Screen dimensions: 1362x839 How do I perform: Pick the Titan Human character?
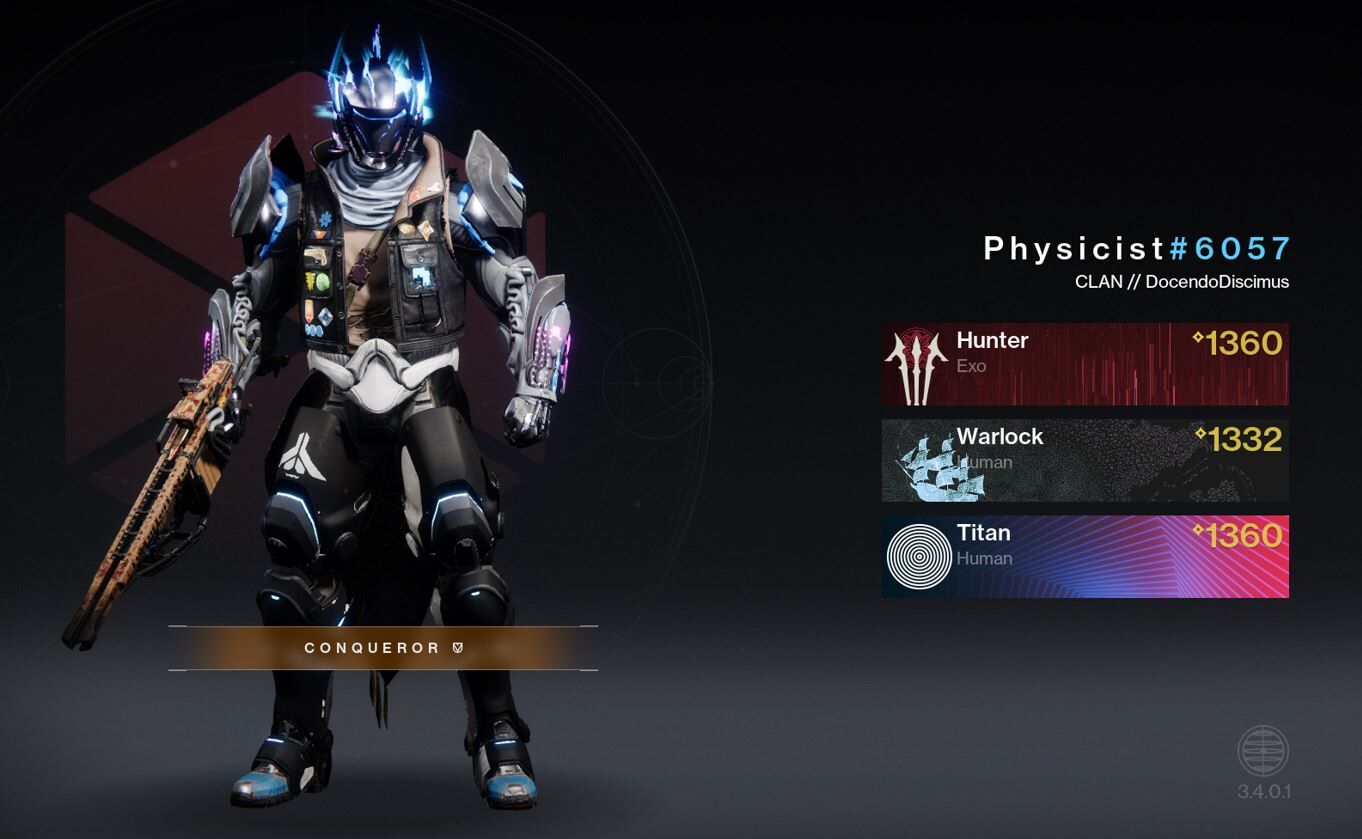tap(1085, 556)
